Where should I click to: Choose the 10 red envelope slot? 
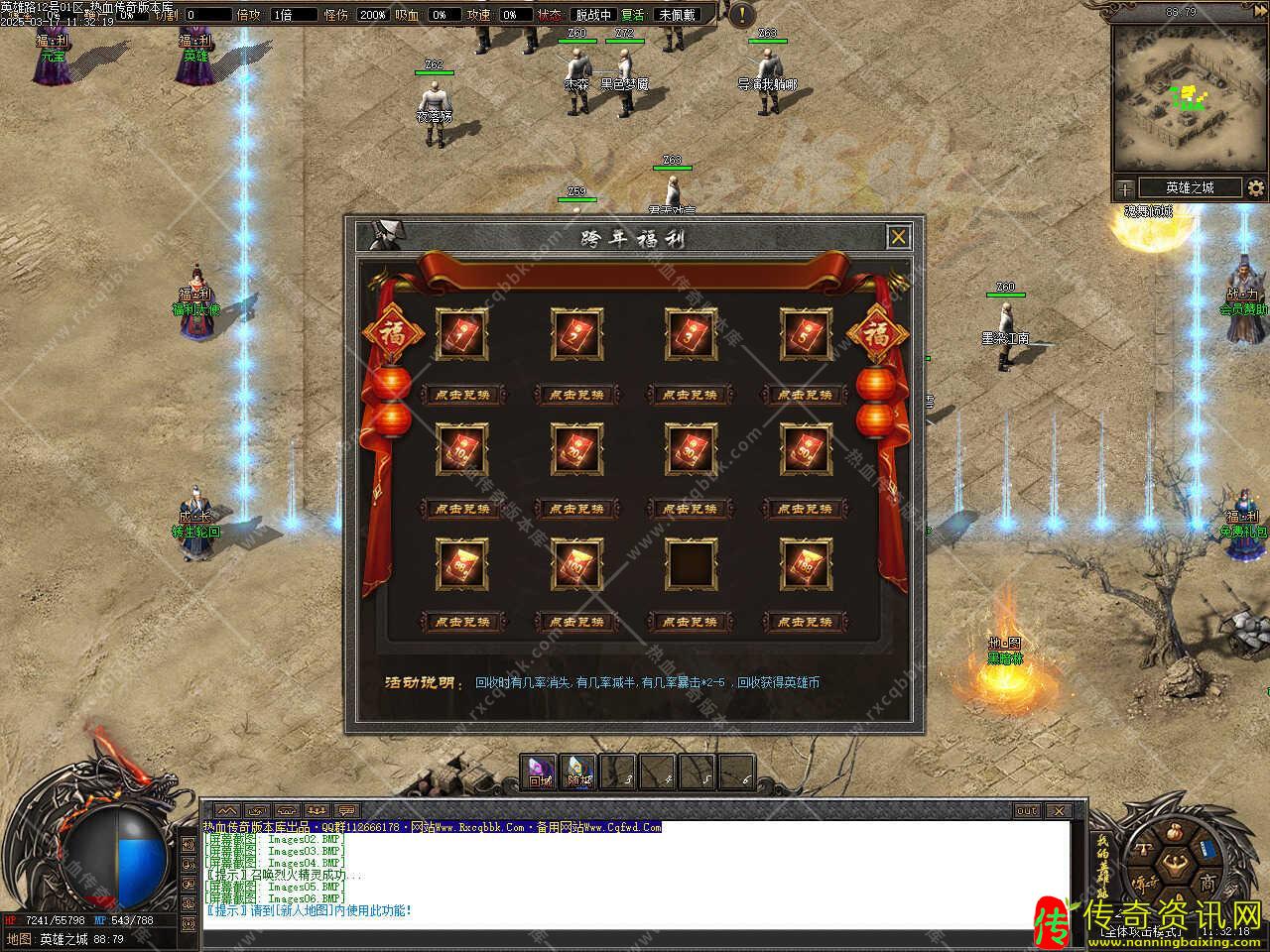click(x=462, y=449)
